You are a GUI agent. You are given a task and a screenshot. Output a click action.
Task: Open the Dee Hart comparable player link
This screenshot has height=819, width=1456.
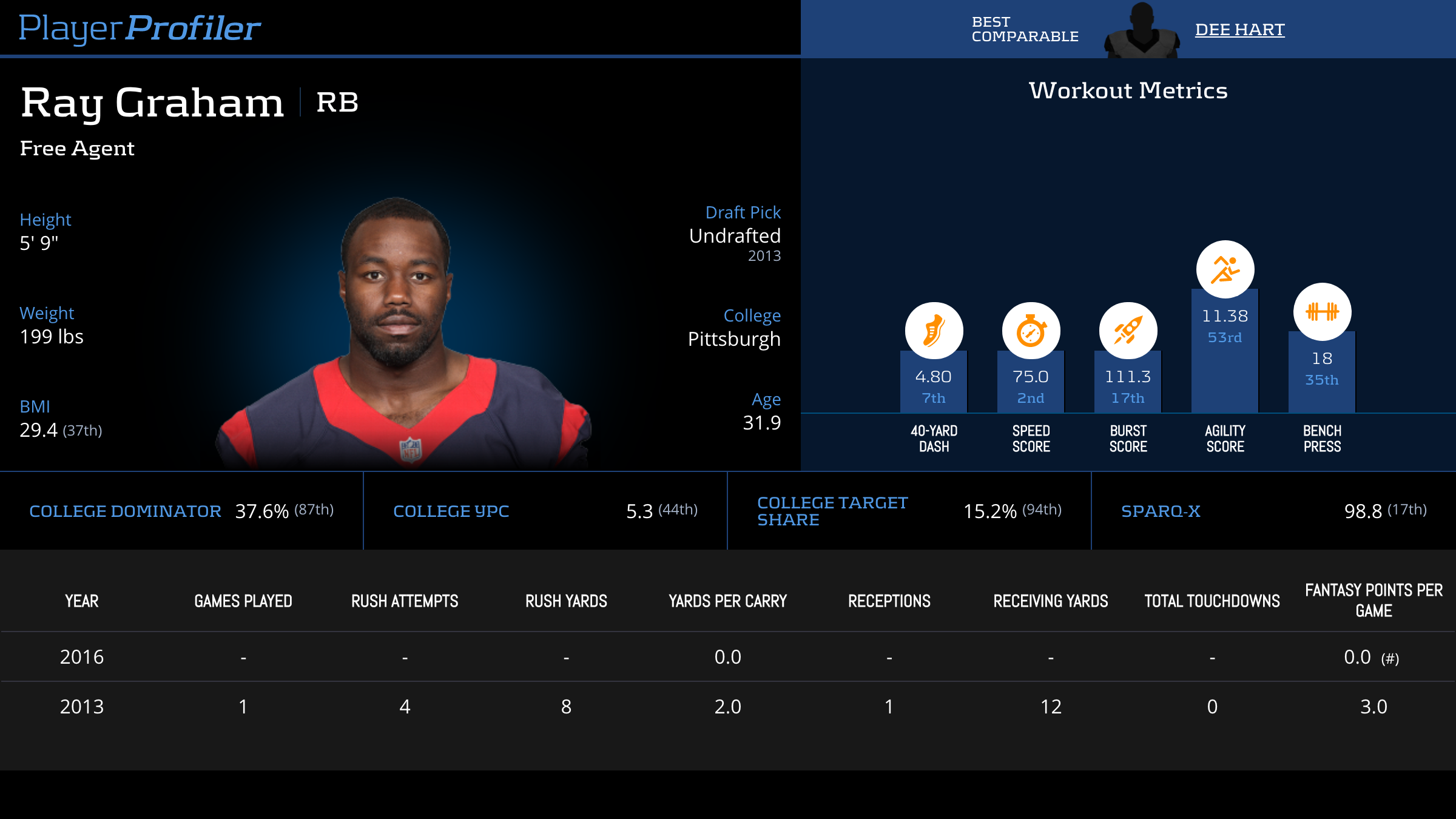click(x=1239, y=30)
